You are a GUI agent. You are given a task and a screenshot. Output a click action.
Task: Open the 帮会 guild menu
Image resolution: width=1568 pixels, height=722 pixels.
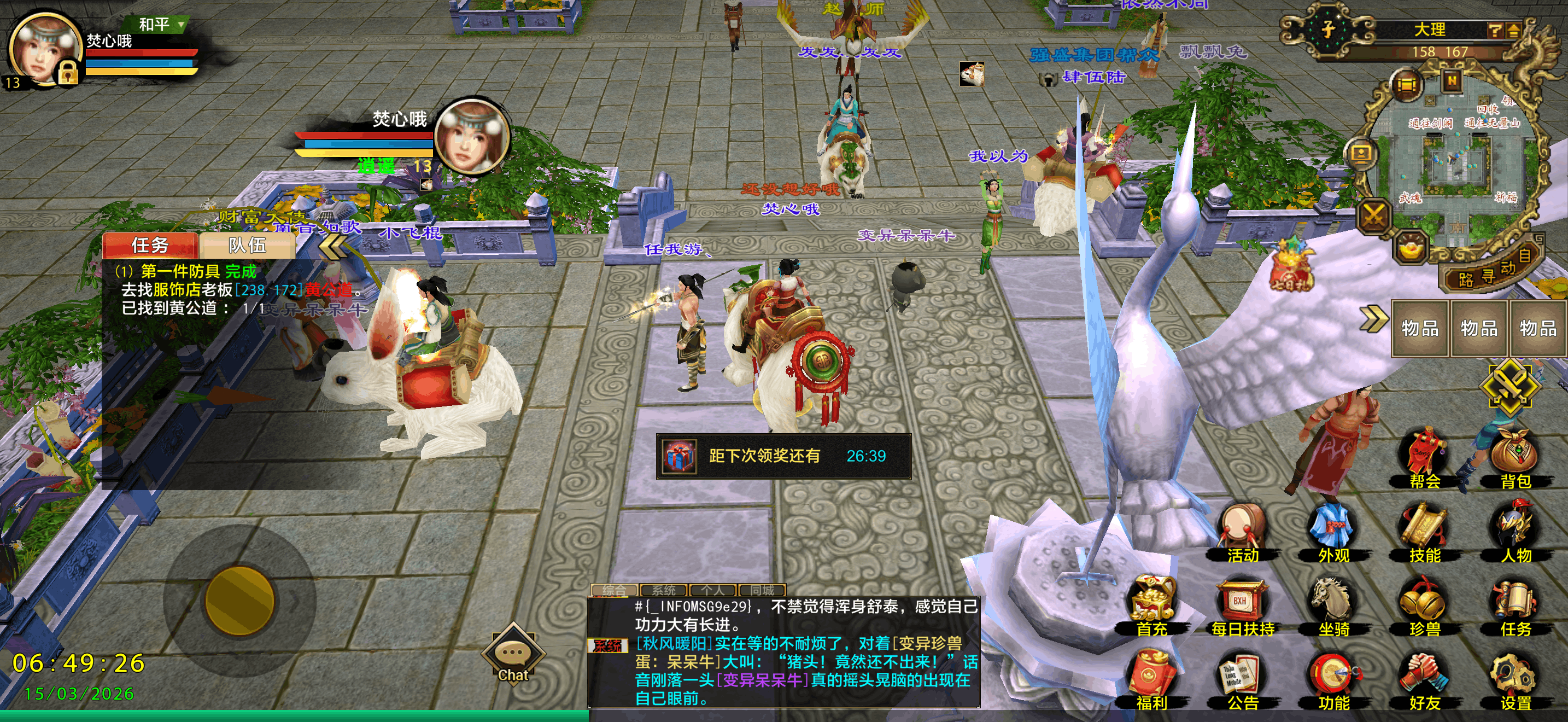point(1424,458)
